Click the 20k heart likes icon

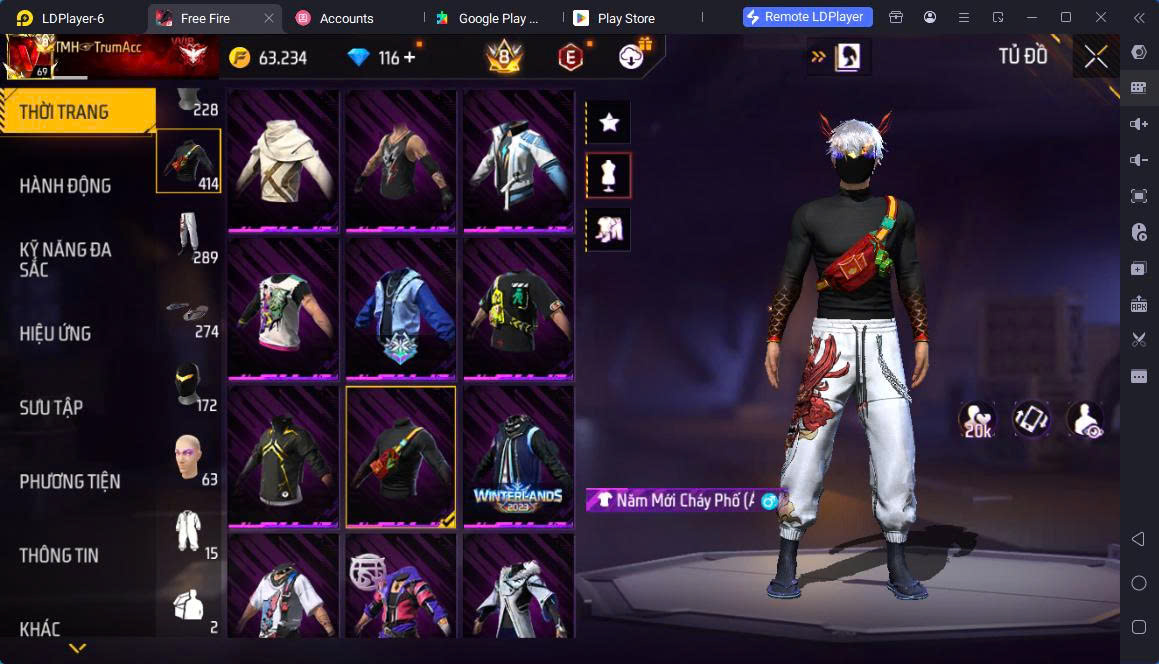click(x=977, y=420)
